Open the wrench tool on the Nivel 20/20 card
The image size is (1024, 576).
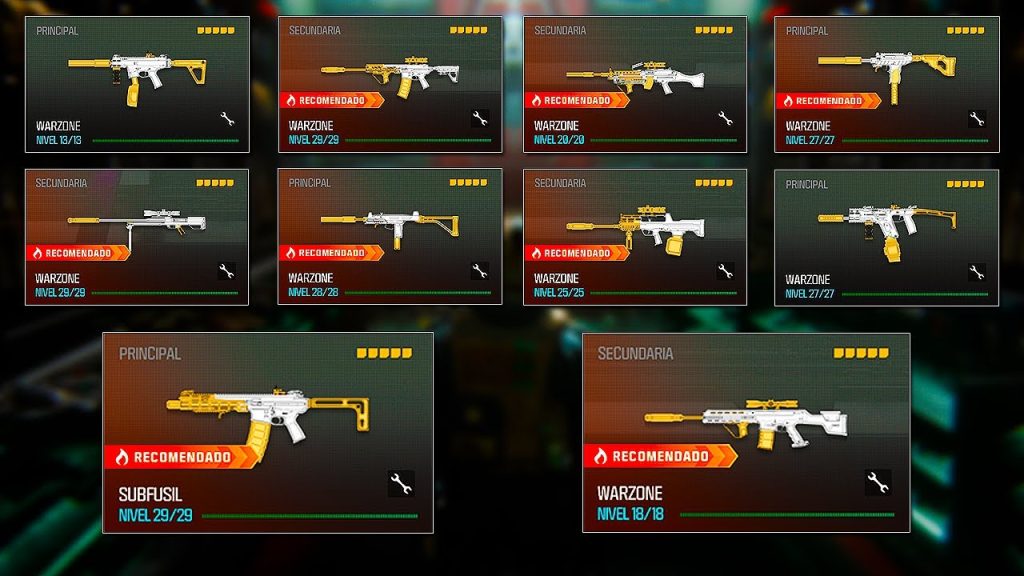(x=725, y=119)
